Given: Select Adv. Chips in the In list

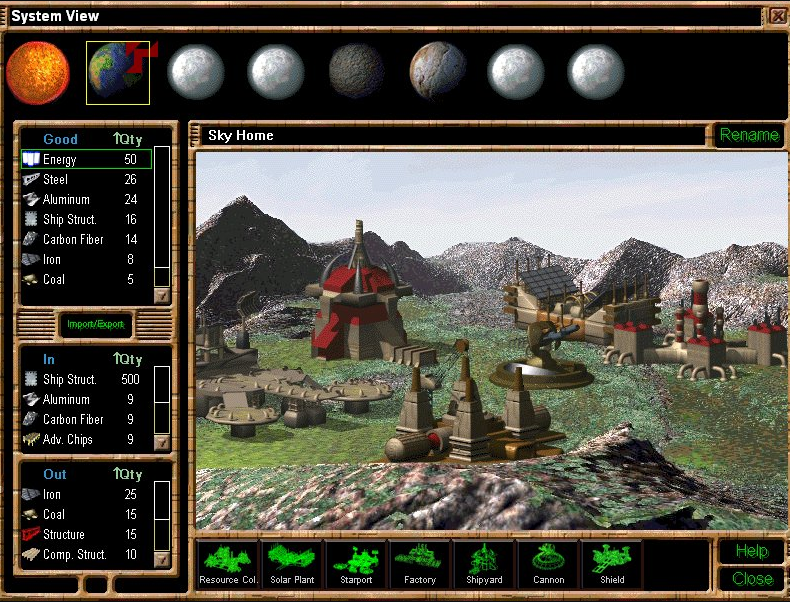Looking at the screenshot, I should click(x=85, y=439).
